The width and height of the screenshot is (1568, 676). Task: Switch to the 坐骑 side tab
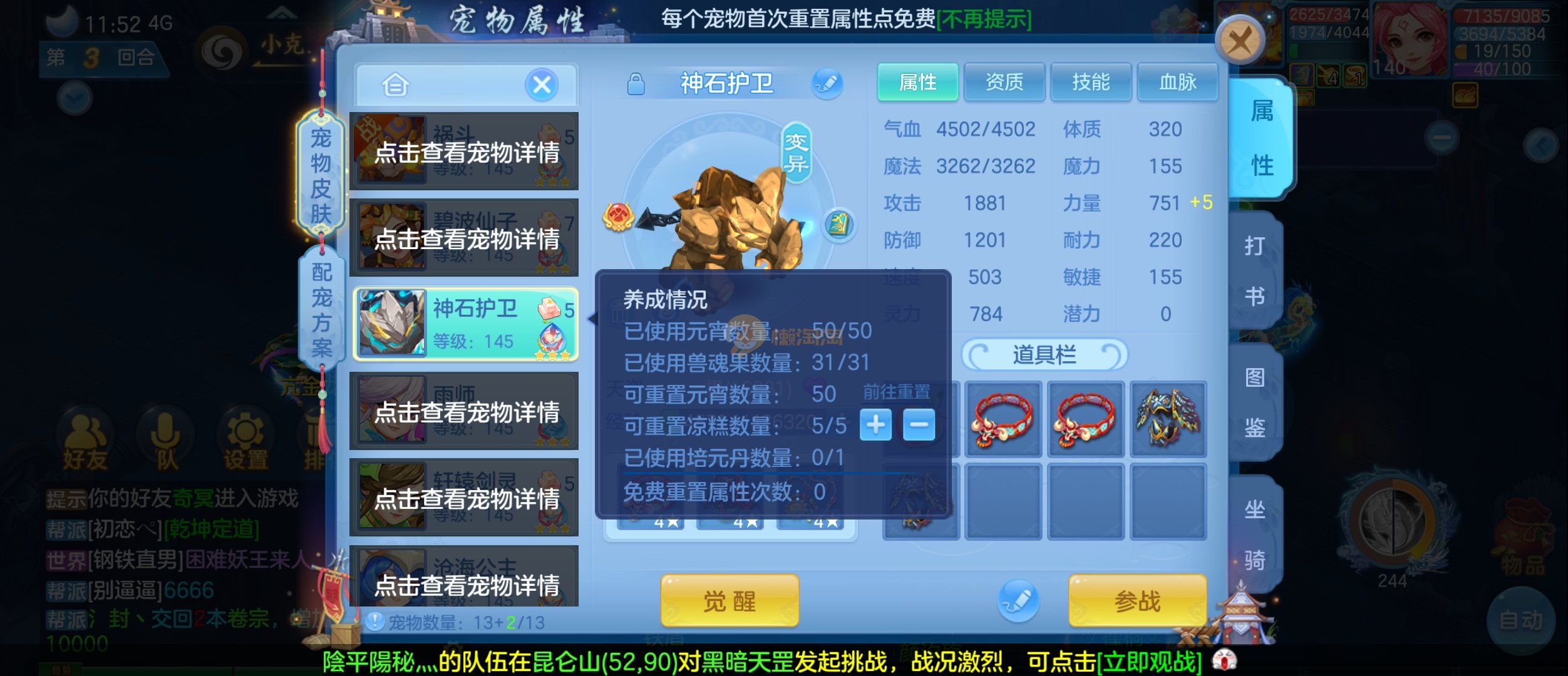tap(1255, 534)
